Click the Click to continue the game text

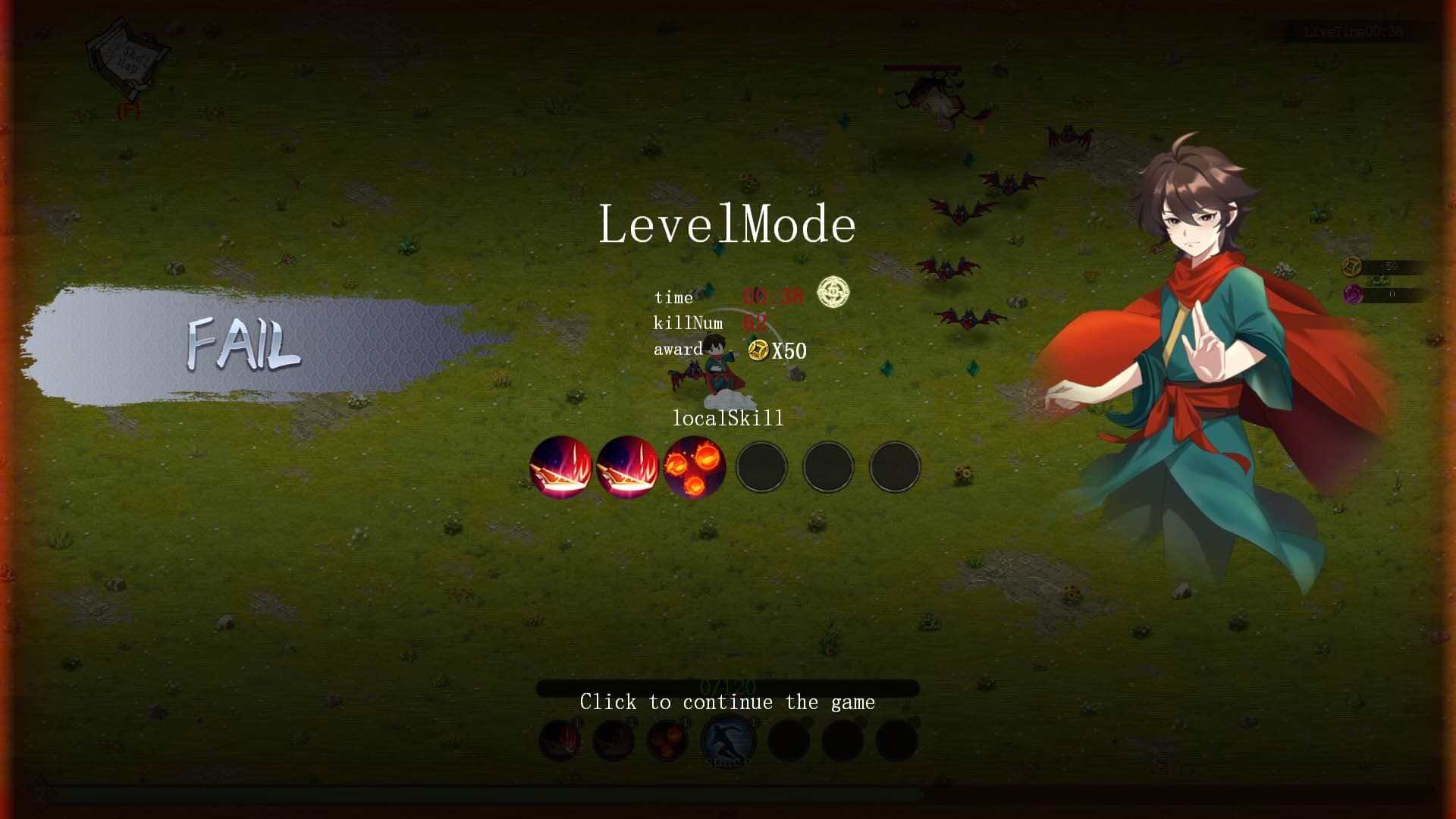click(727, 701)
